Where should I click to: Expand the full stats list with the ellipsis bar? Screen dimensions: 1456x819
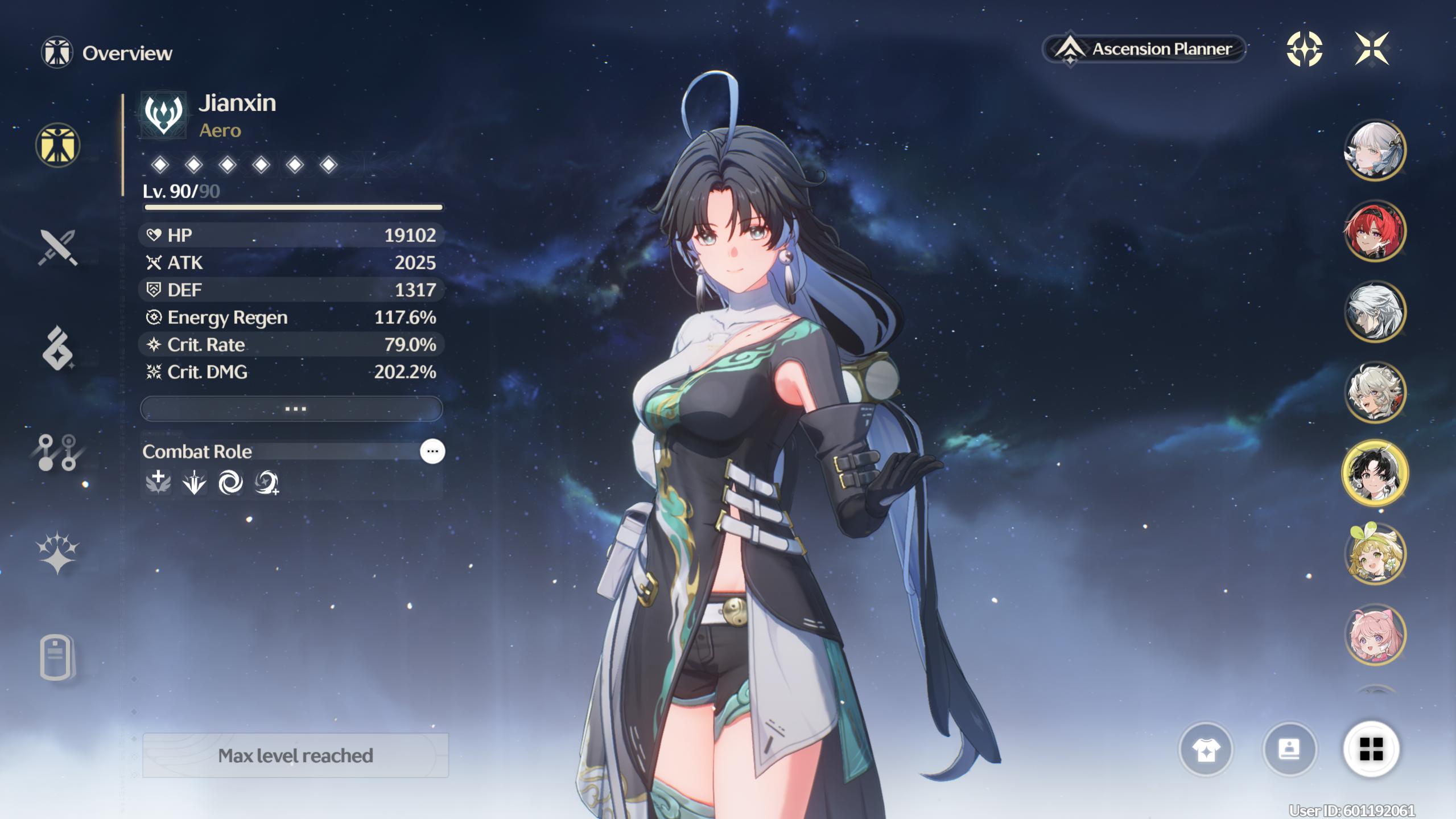pos(291,409)
